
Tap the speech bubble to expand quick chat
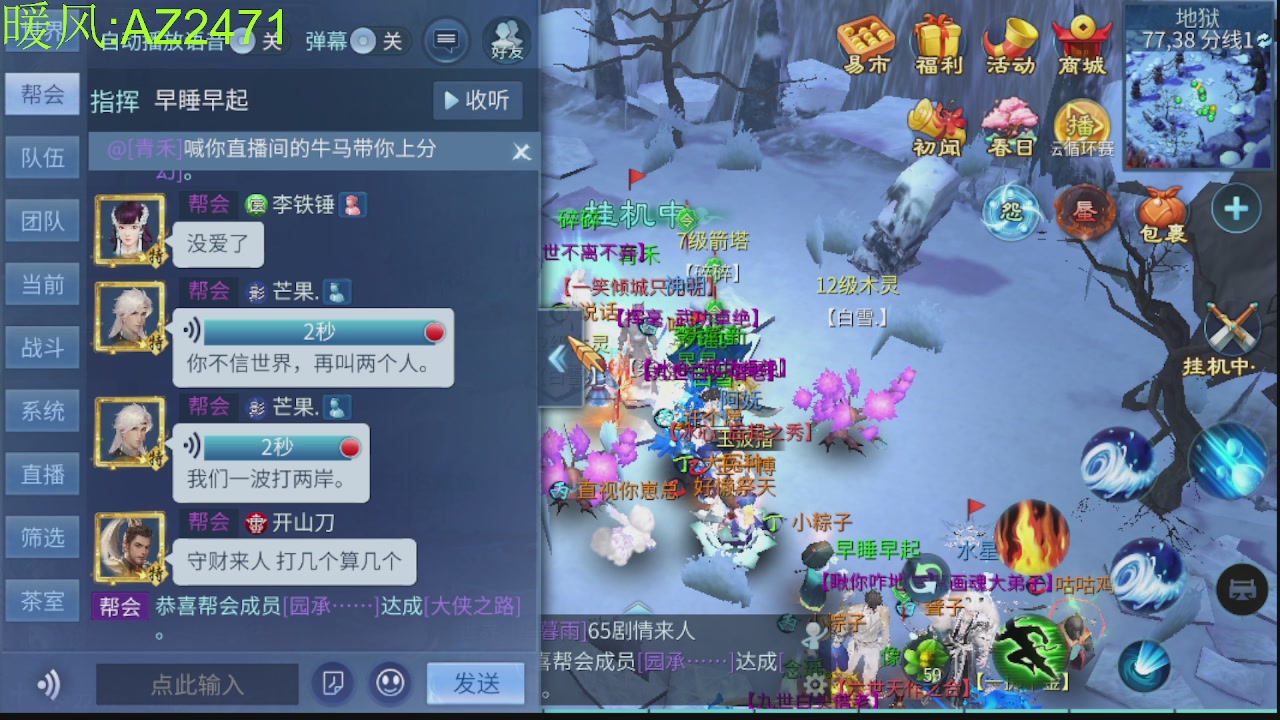446,42
